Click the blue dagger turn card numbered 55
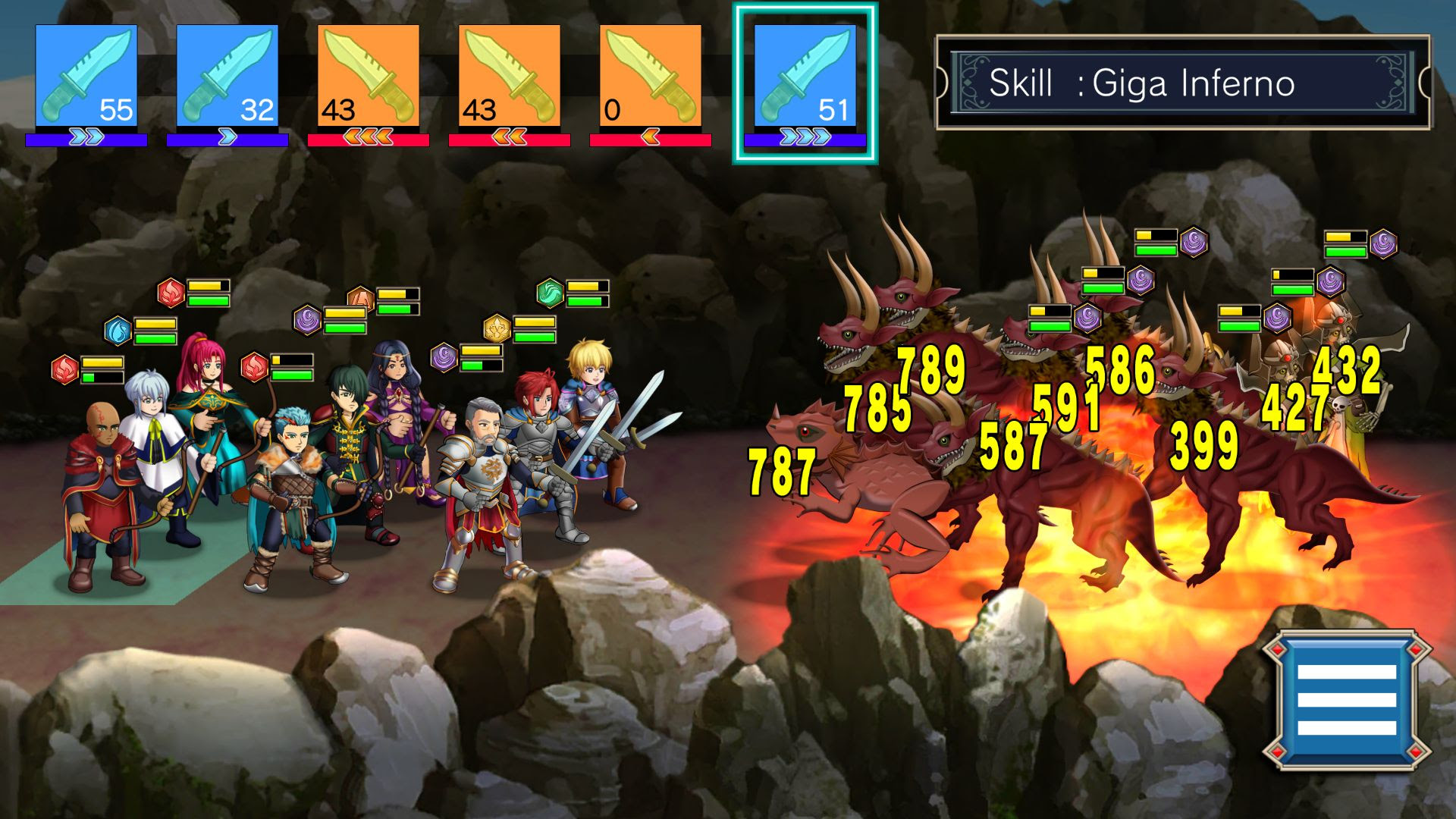1456x819 pixels. point(86,77)
